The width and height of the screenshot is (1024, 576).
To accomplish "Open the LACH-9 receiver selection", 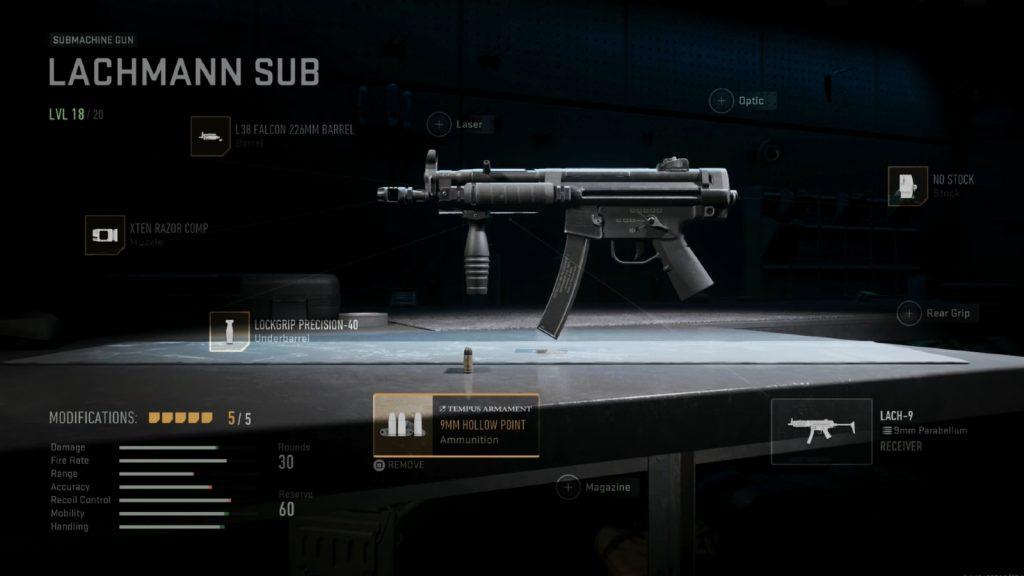I will [821, 431].
